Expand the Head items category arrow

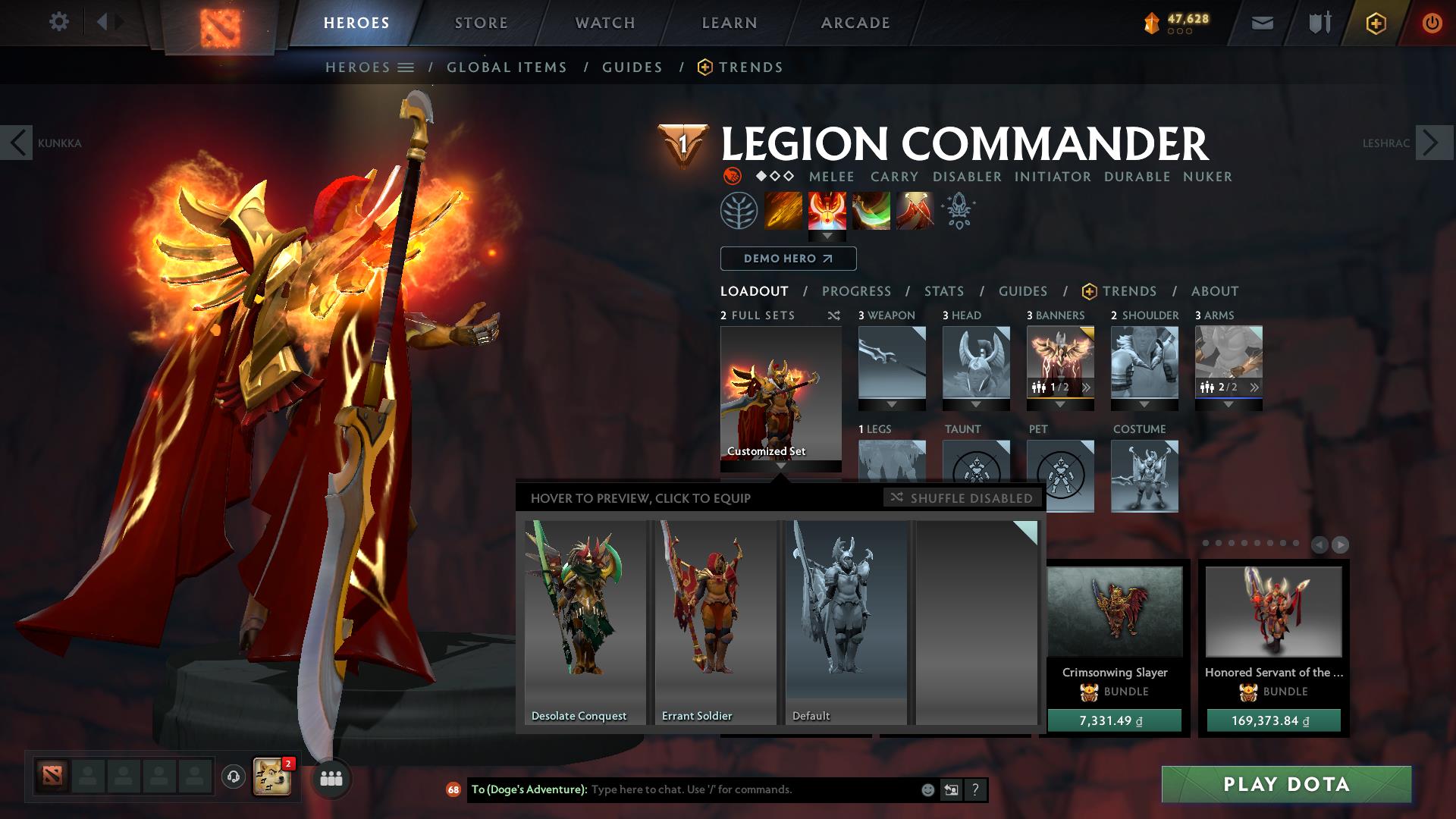click(x=976, y=404)
